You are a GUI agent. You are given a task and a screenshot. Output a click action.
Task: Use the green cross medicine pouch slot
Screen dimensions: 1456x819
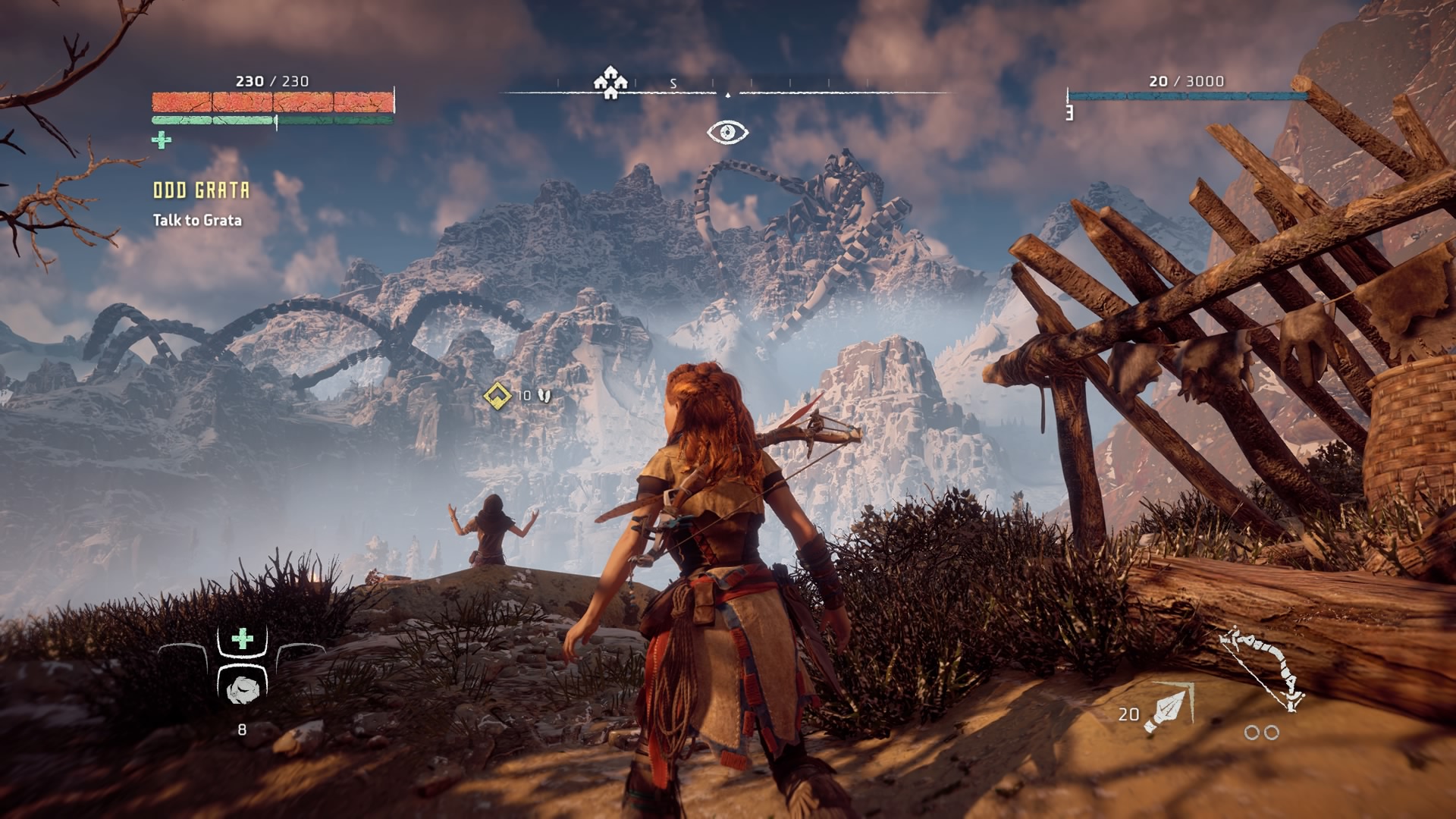243,639
